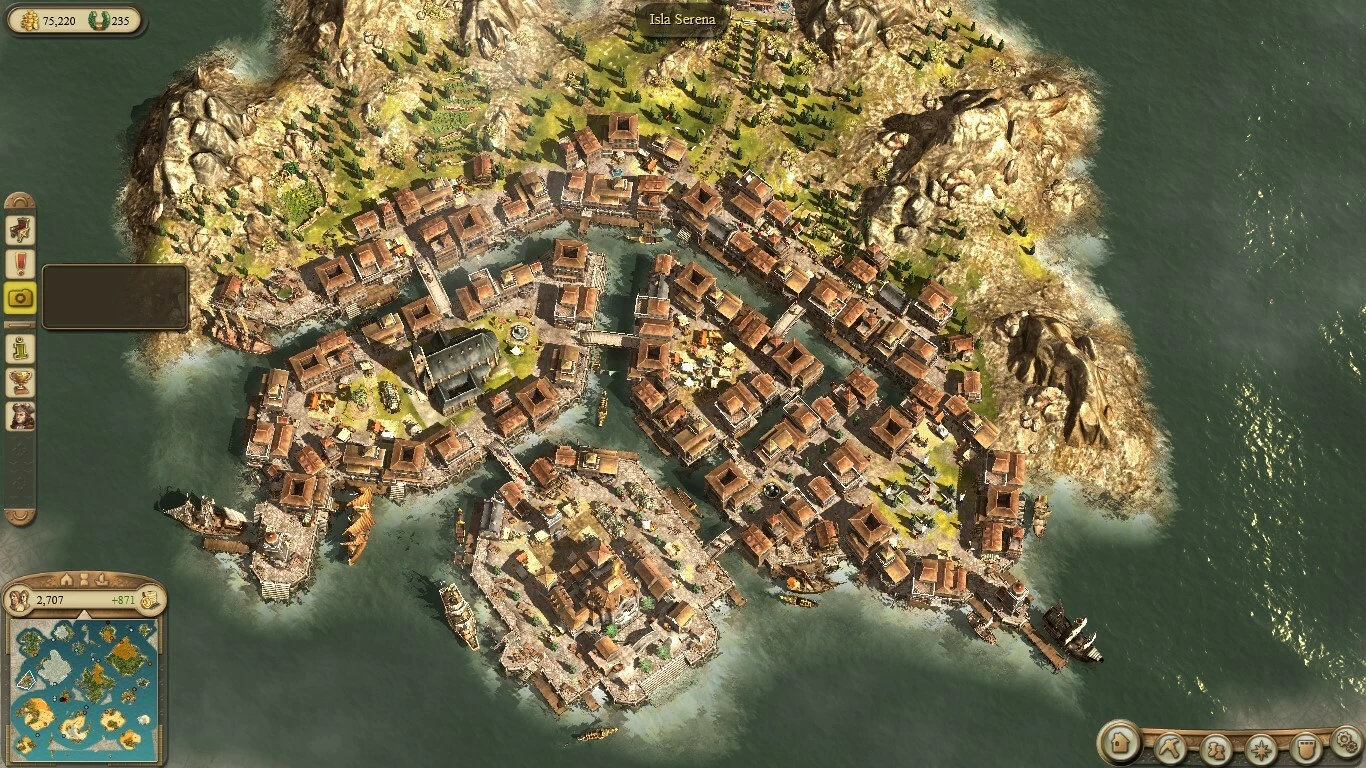Viewport: 1366px width, 768px height.
Task: Toggle the yellow camera screenshot button
Action: [x=20, y=297]
